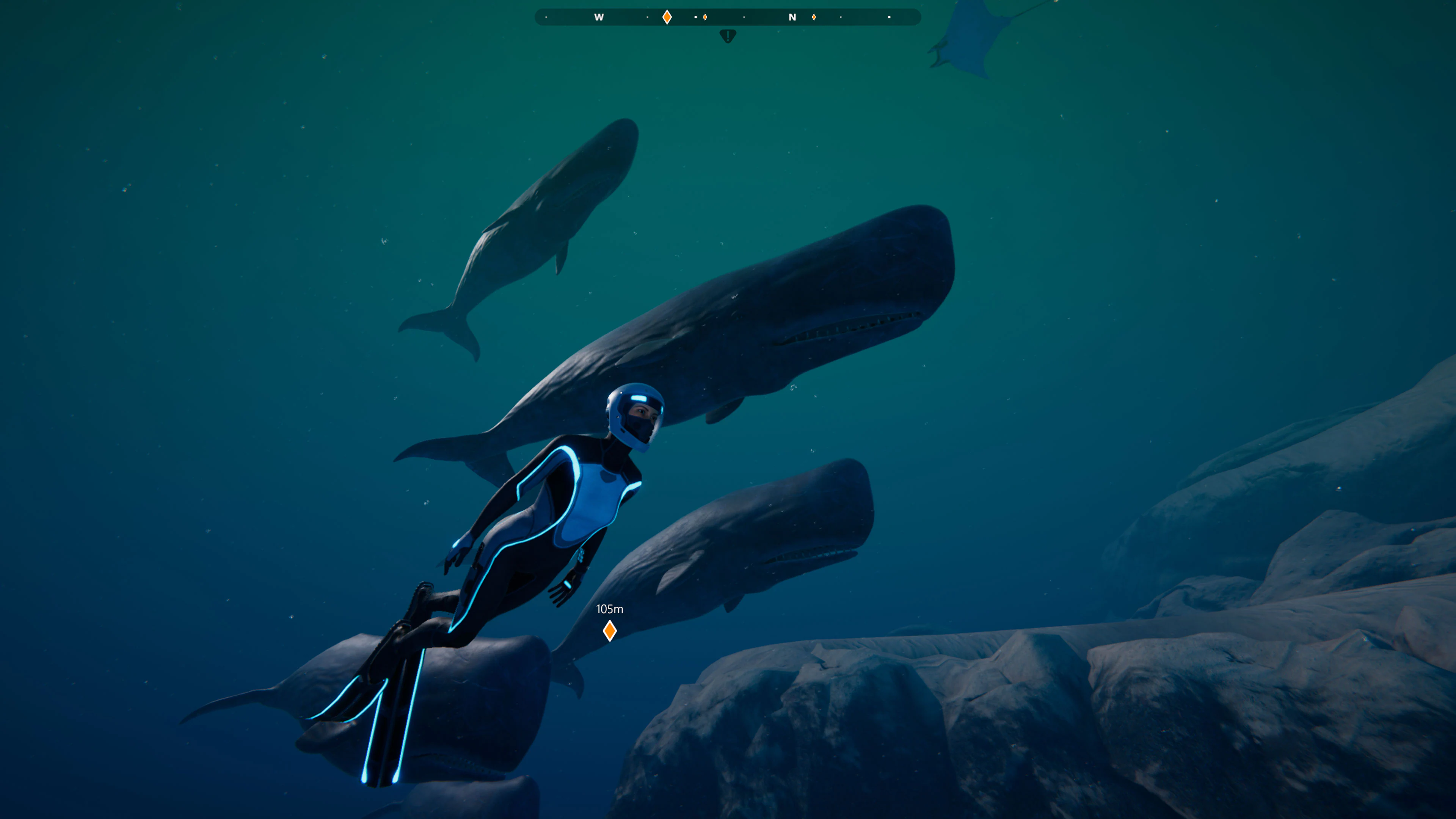1456x819 pixels.
Task: Select the large orange diamond objective marker on compass
Action: pyautogui.click(x=667, y=17)
